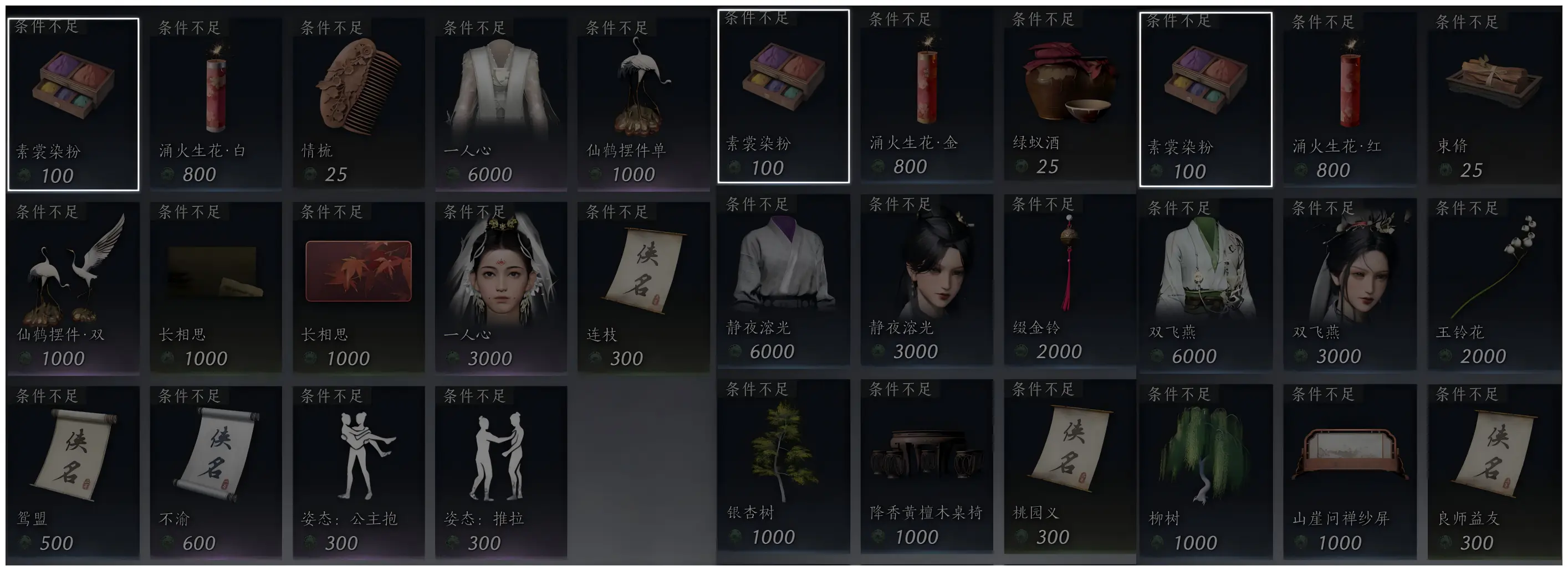1568x571 pixels.
Task: Choose the 缀金铃 golden bell tassel
Action: click(x=1069, y=280)
